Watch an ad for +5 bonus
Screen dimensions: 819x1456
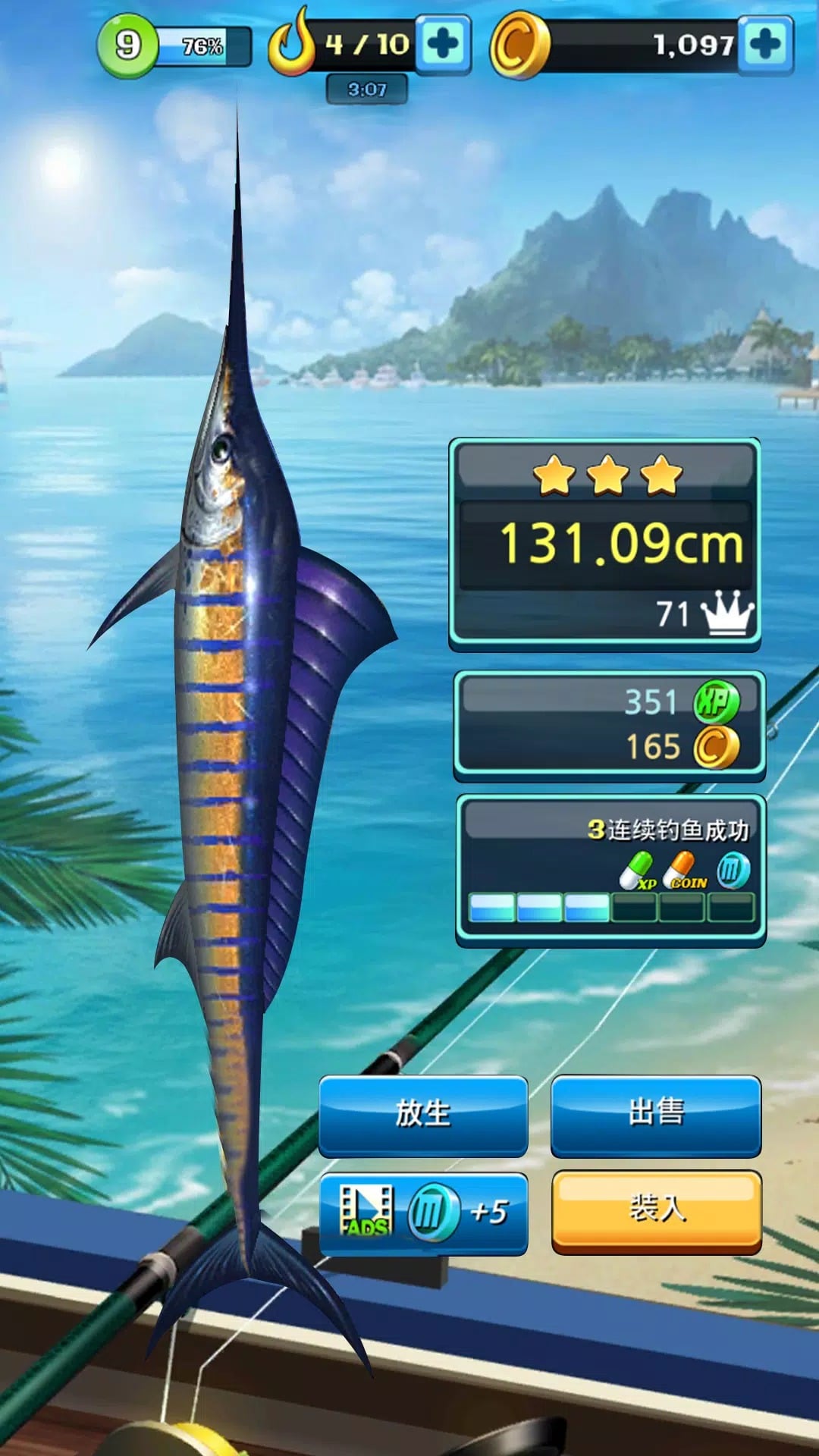click(x=423, y=1212)
